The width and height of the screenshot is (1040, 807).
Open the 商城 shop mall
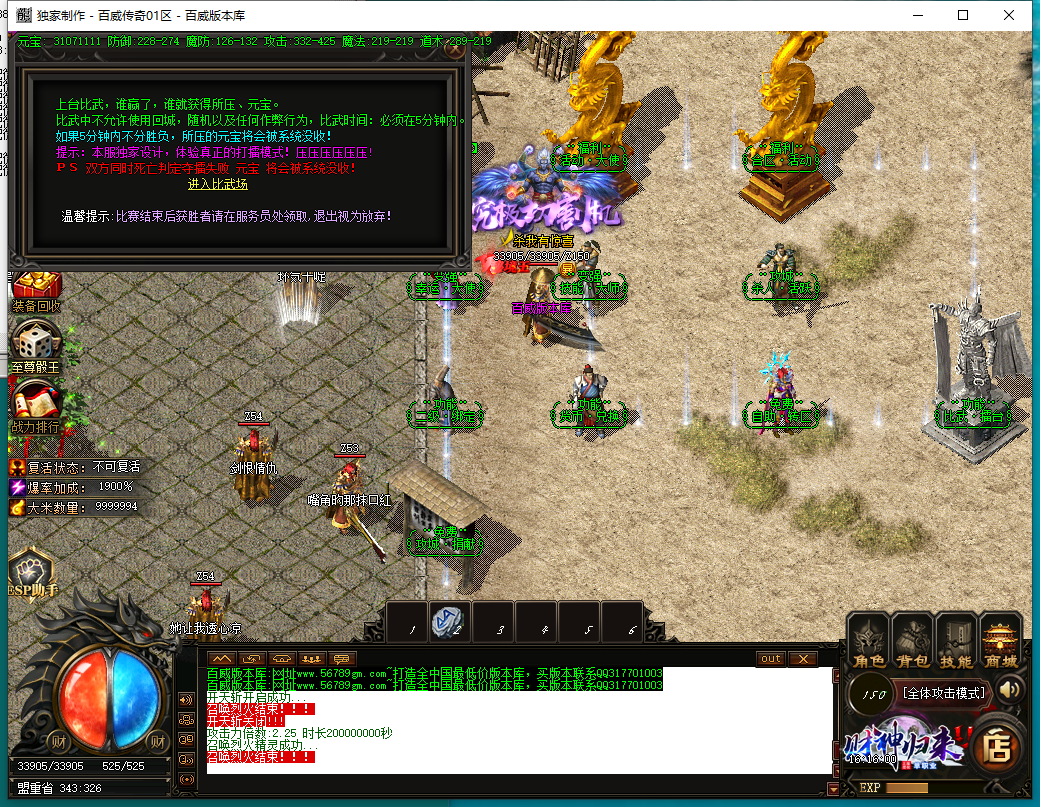[x=1000, y=639]
